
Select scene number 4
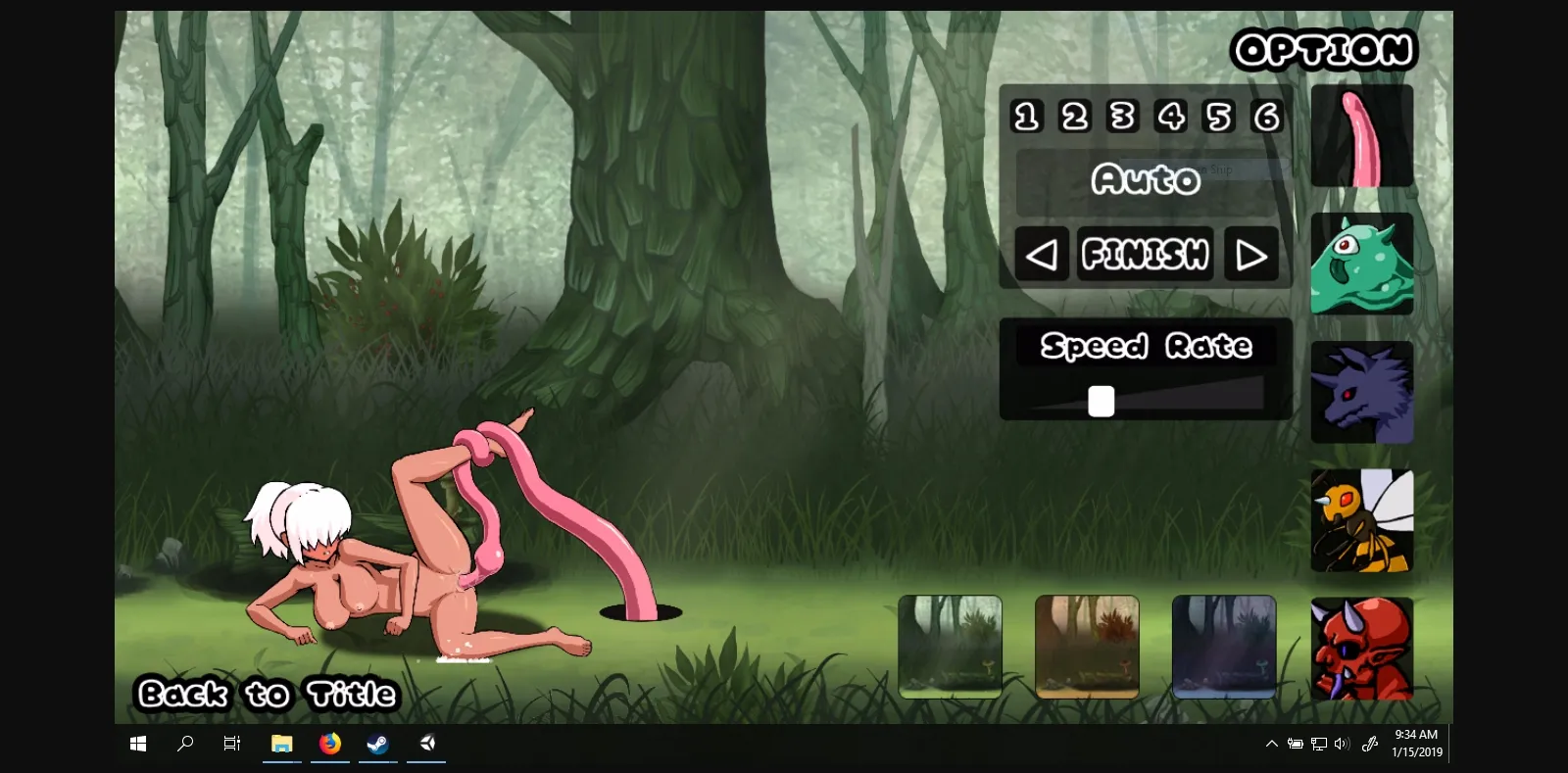pyautogui.click(x=1170, y=116)
